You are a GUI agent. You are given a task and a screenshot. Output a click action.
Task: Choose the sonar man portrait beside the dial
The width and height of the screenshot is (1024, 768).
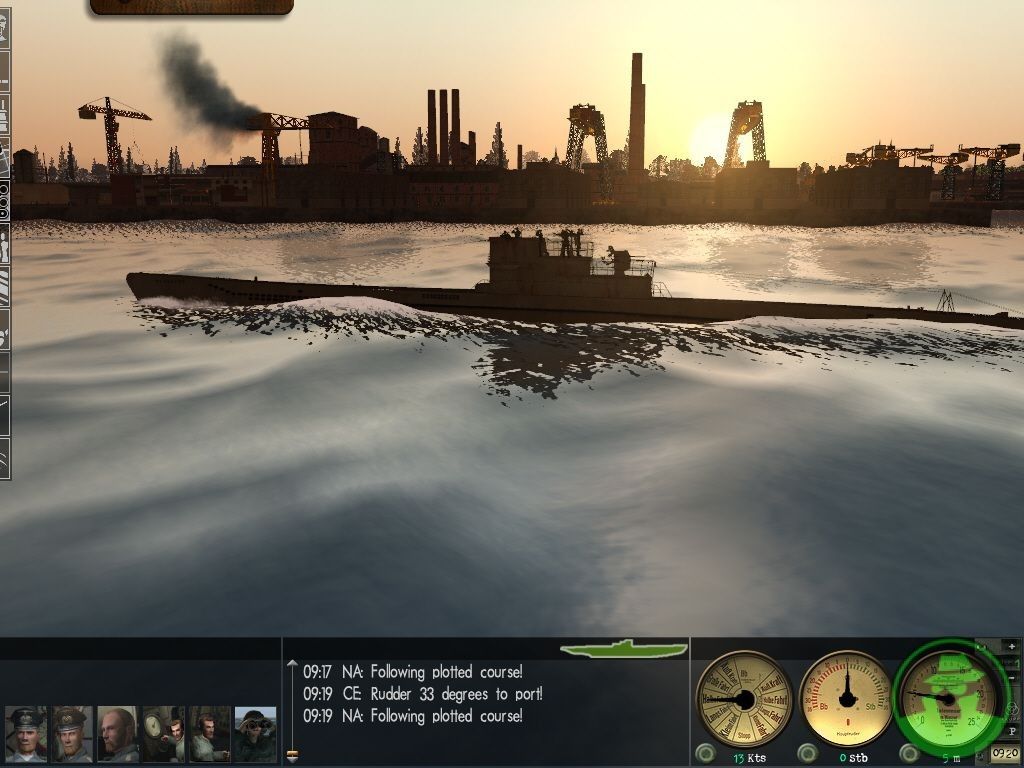point(163,734)
